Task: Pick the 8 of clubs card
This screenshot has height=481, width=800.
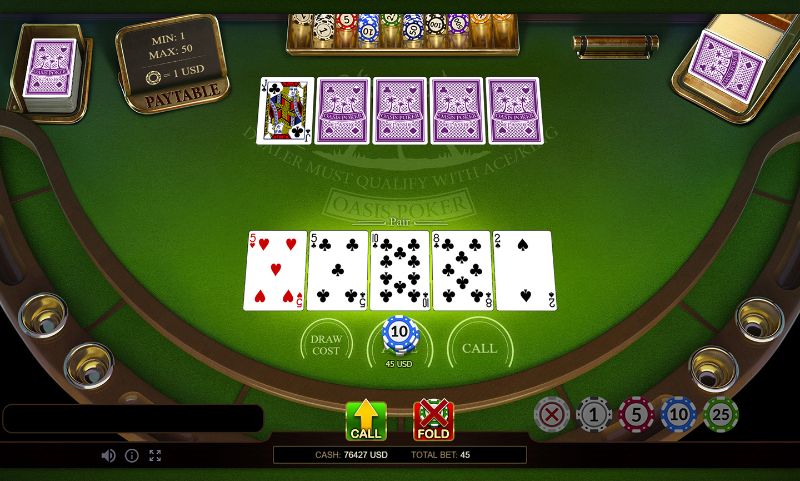Action: (x=461, y=270)
